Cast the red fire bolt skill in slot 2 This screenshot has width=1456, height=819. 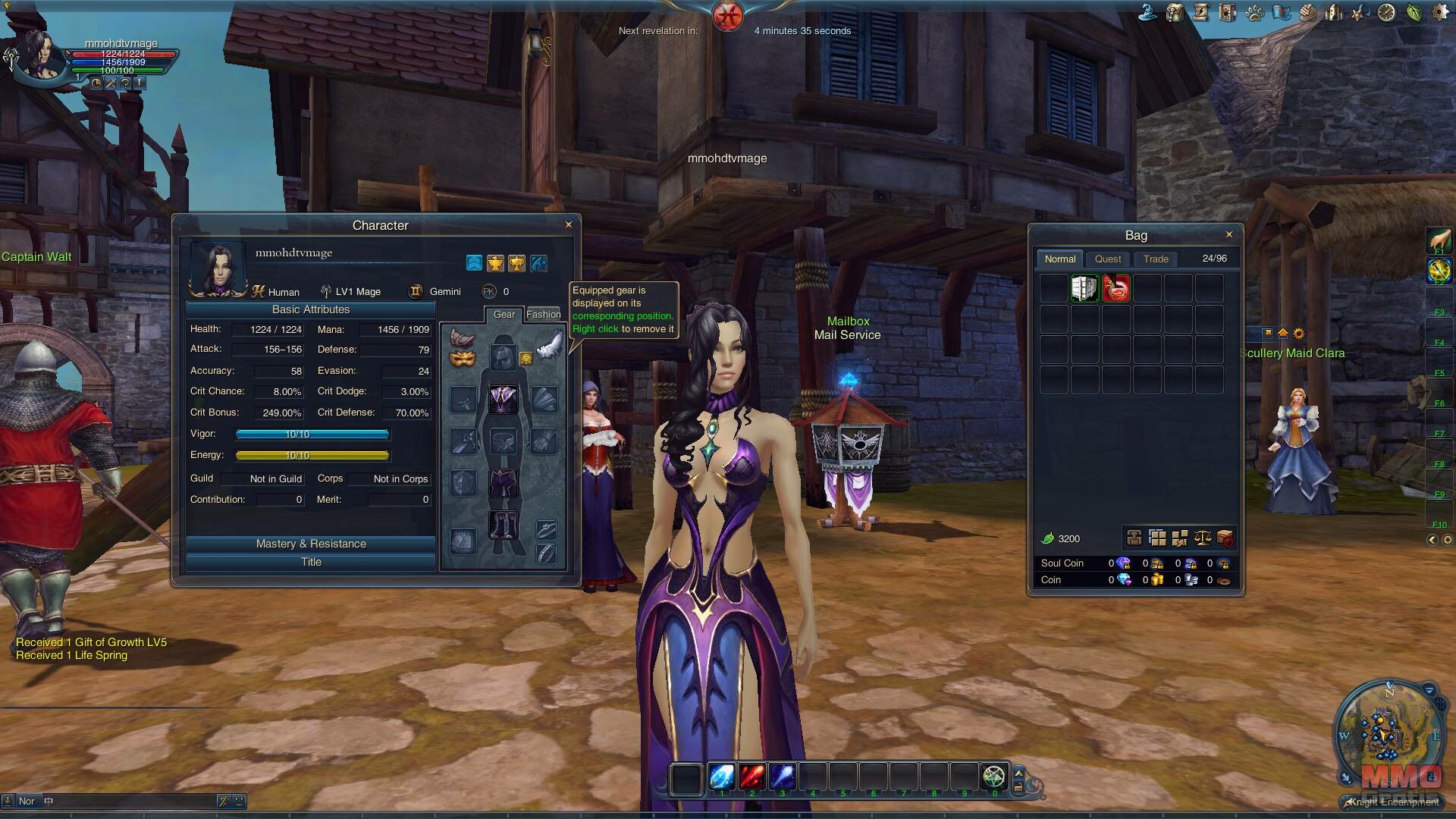point(752,777)
